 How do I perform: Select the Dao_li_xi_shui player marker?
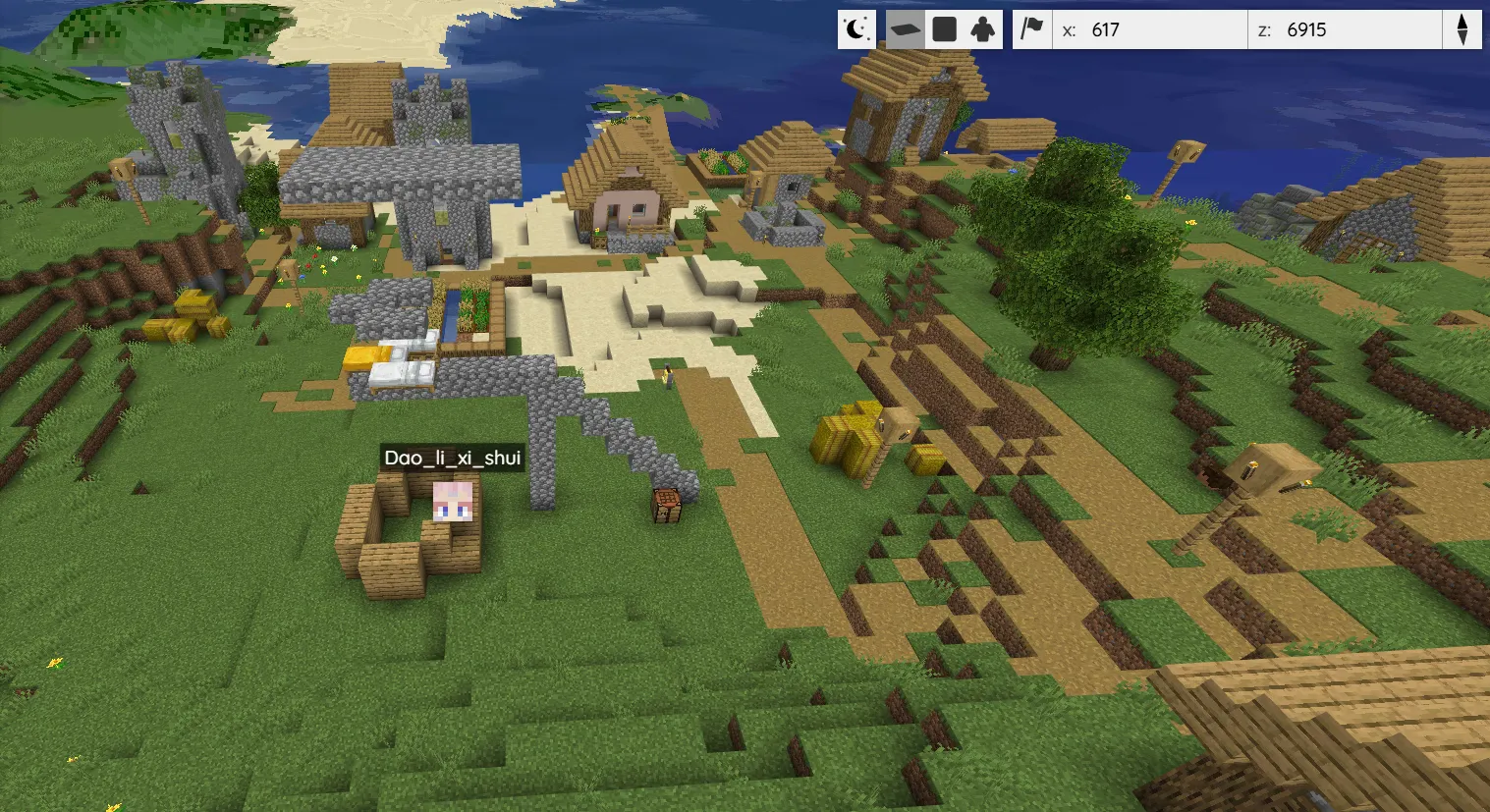[453, 501]
